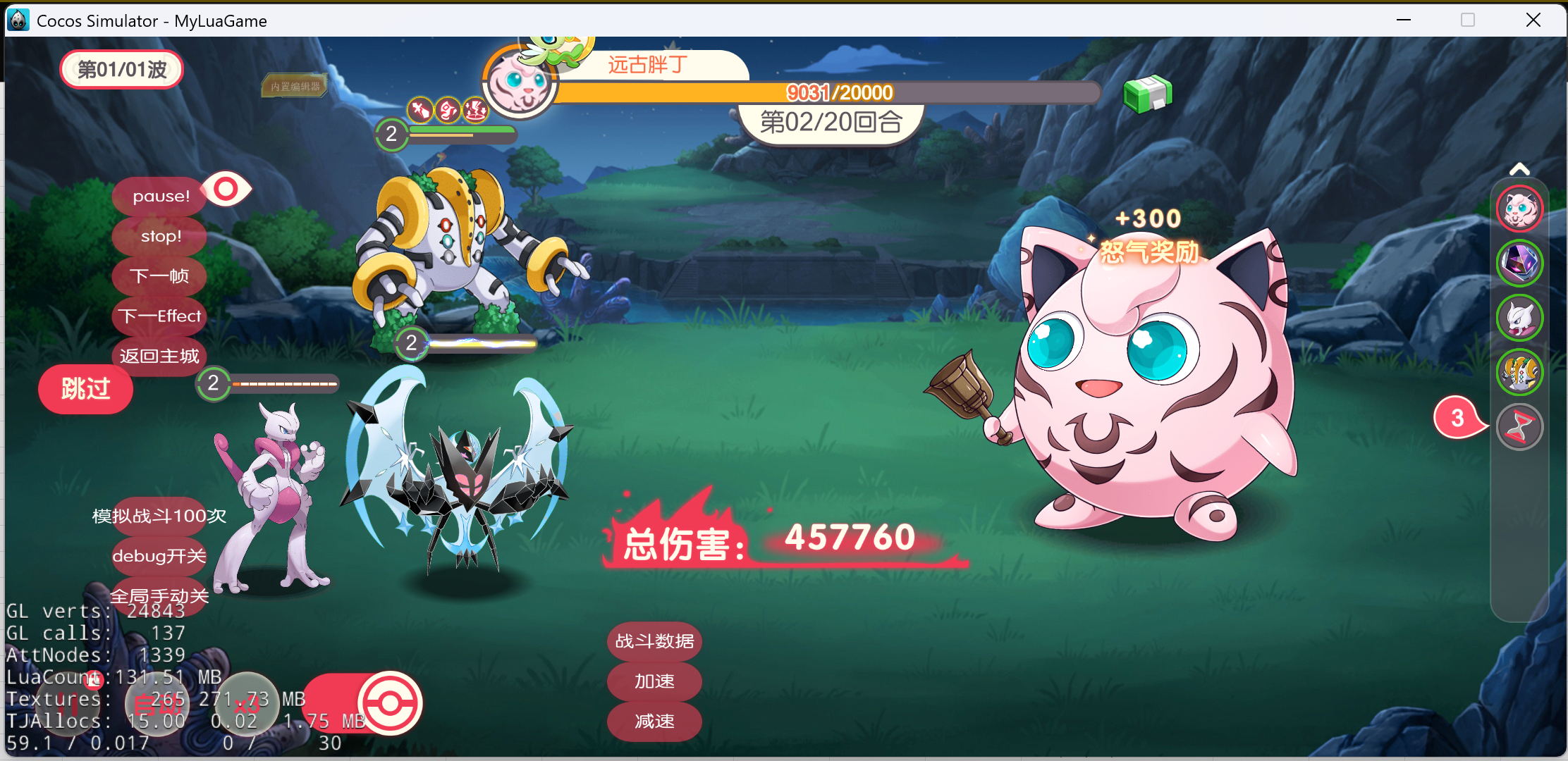Return to main city via 返回主城
This screenshot has height=761, width=1568.
pos(159,356)
